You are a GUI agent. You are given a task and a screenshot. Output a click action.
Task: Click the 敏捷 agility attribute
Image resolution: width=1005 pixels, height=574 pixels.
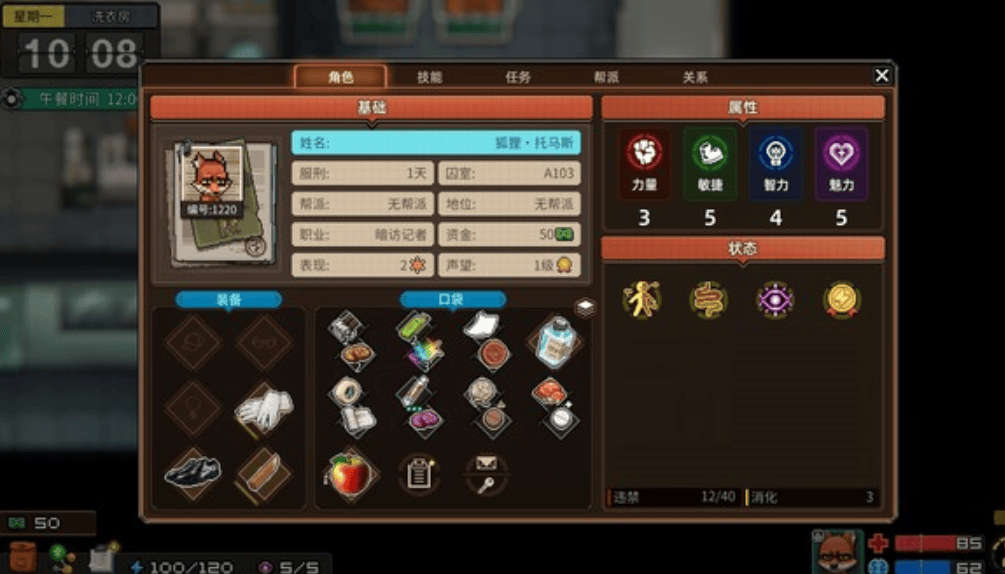pyautogui.click(x=709, y=161)
